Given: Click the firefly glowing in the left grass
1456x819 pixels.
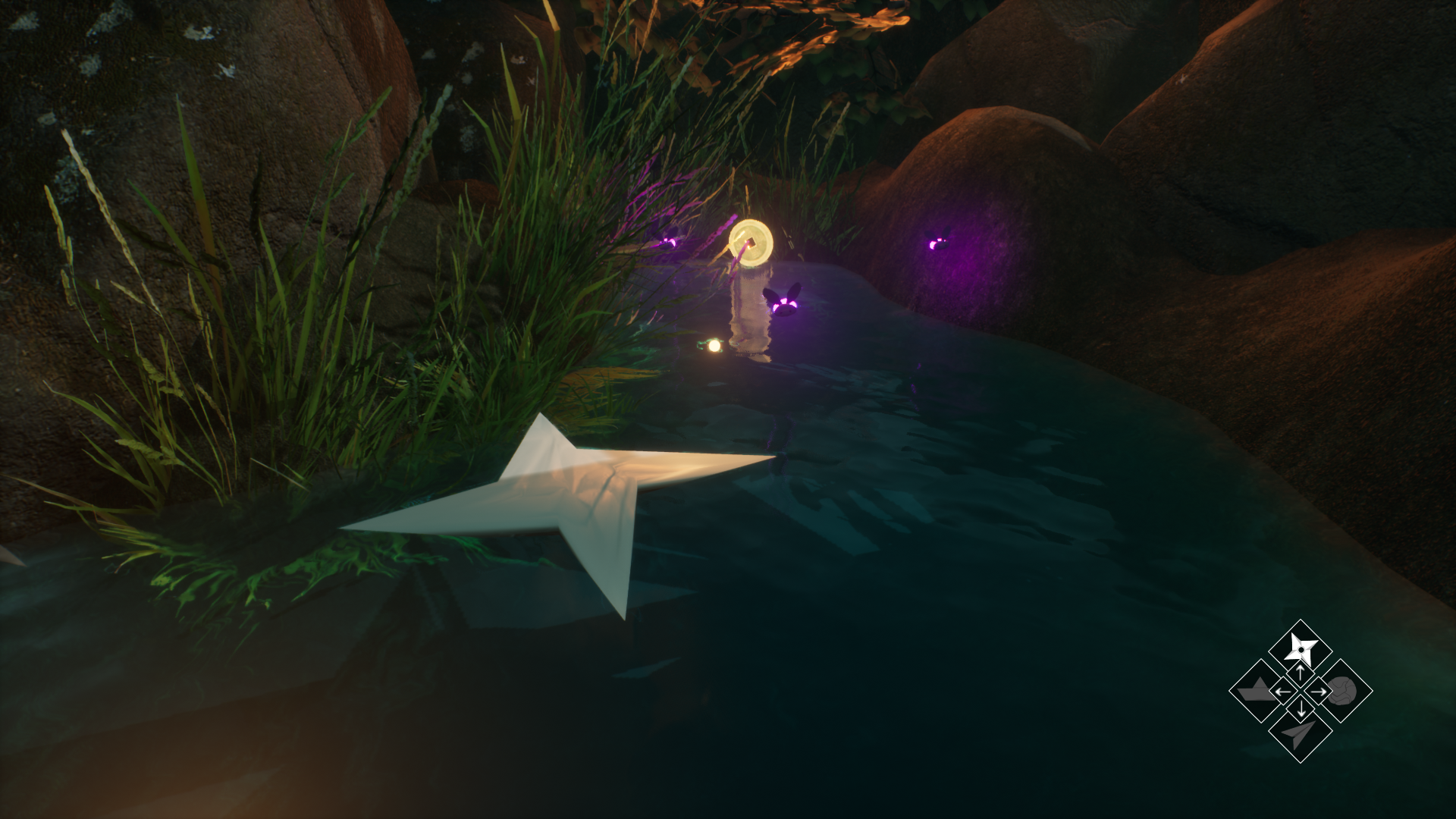Looking at the screenshot, I should click(667, 243).
